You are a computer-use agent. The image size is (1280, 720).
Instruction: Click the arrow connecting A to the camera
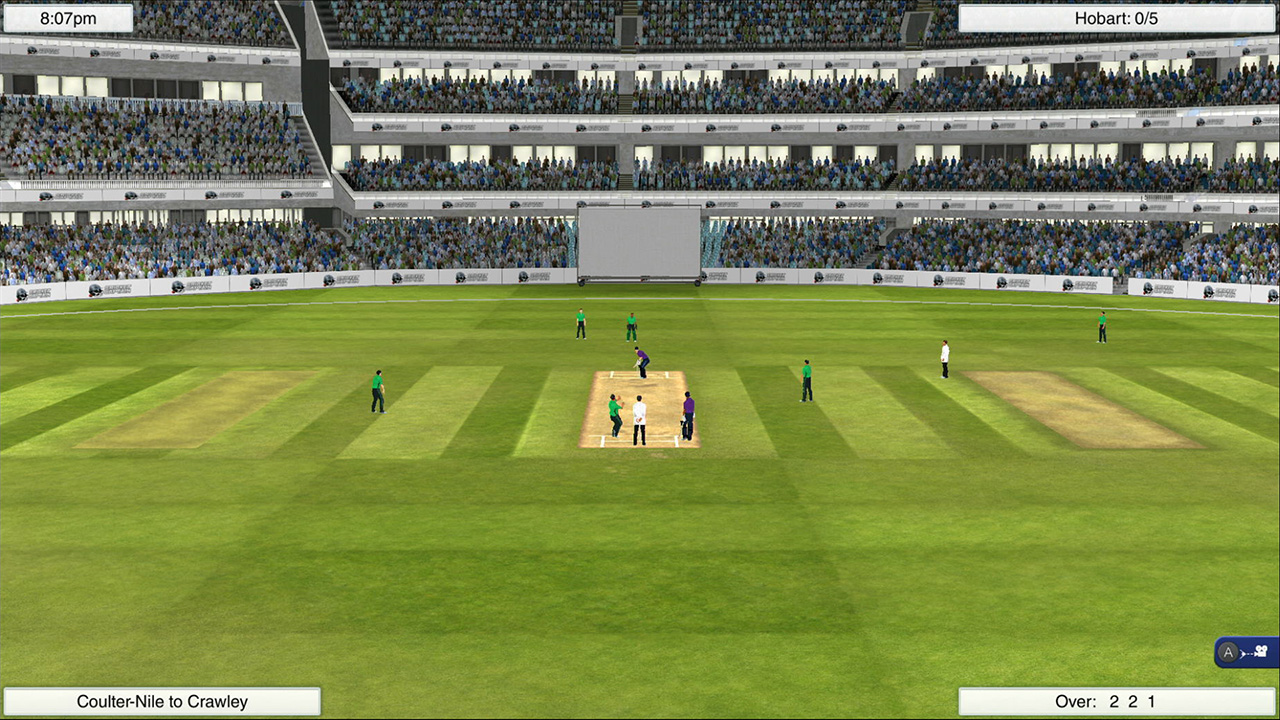tap(1245, 653)
